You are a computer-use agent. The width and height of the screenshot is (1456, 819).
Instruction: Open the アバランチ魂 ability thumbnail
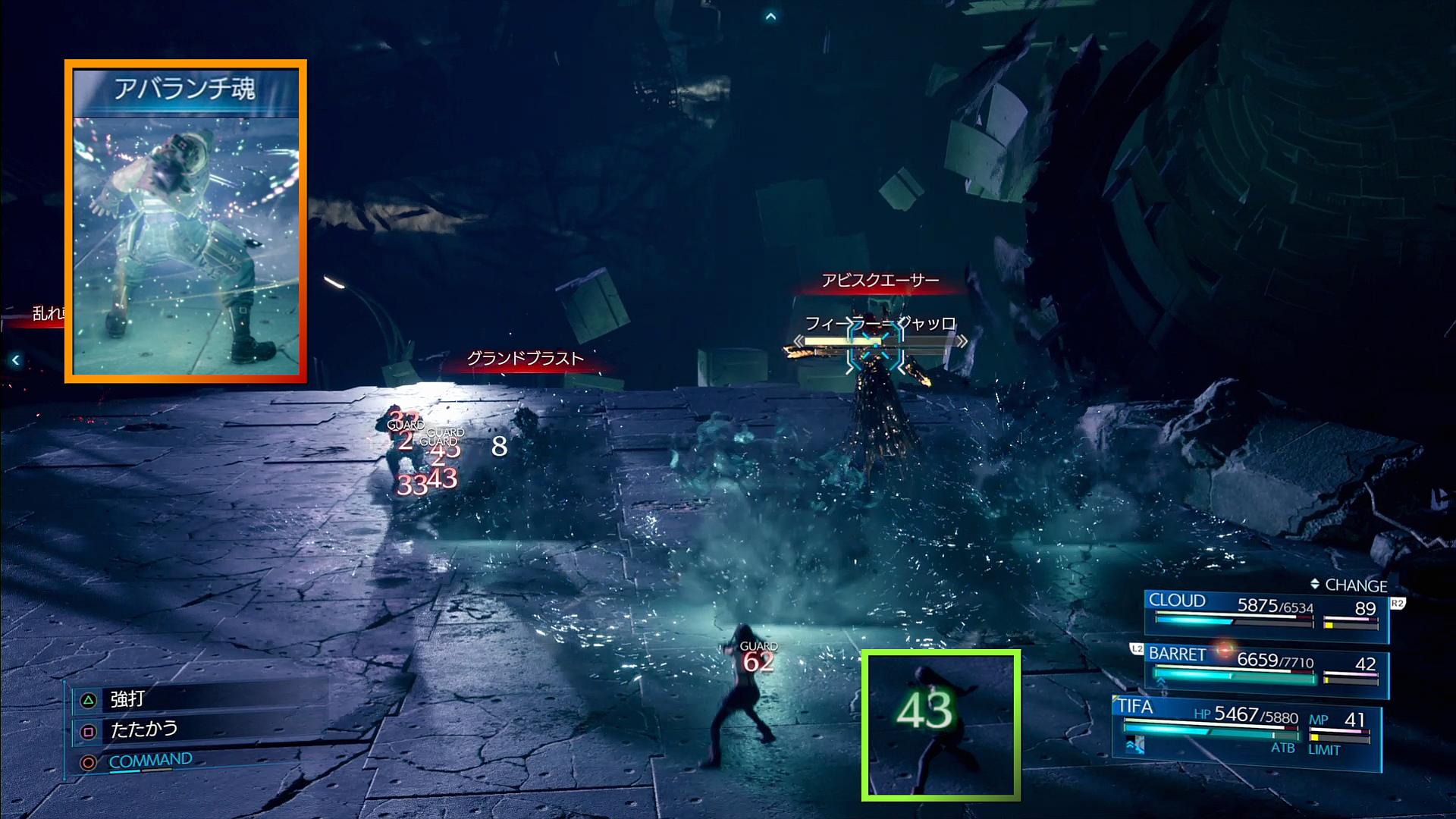click(x=186, y=221)
